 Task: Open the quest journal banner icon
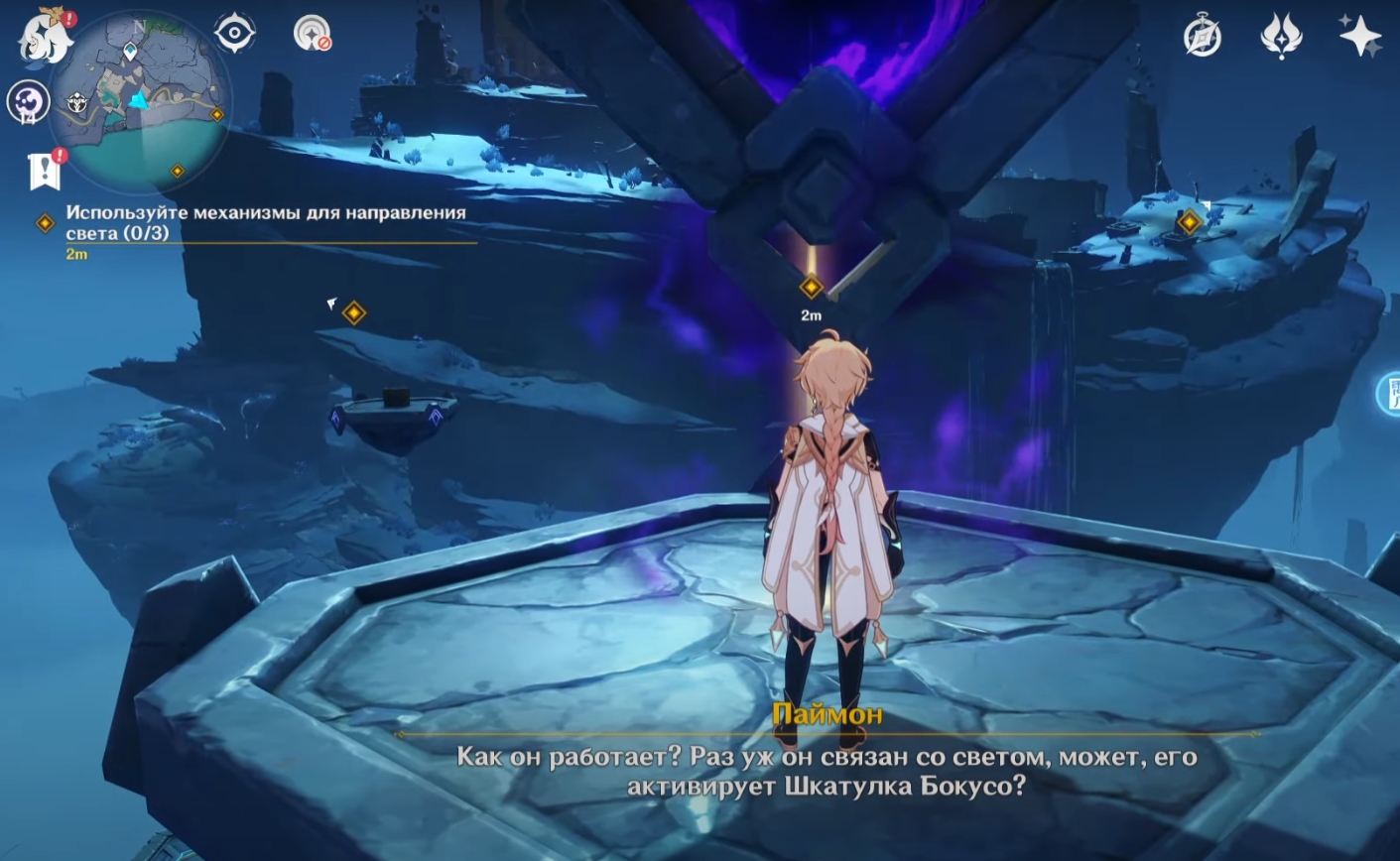pyautogui.click(x=45, y=171)
